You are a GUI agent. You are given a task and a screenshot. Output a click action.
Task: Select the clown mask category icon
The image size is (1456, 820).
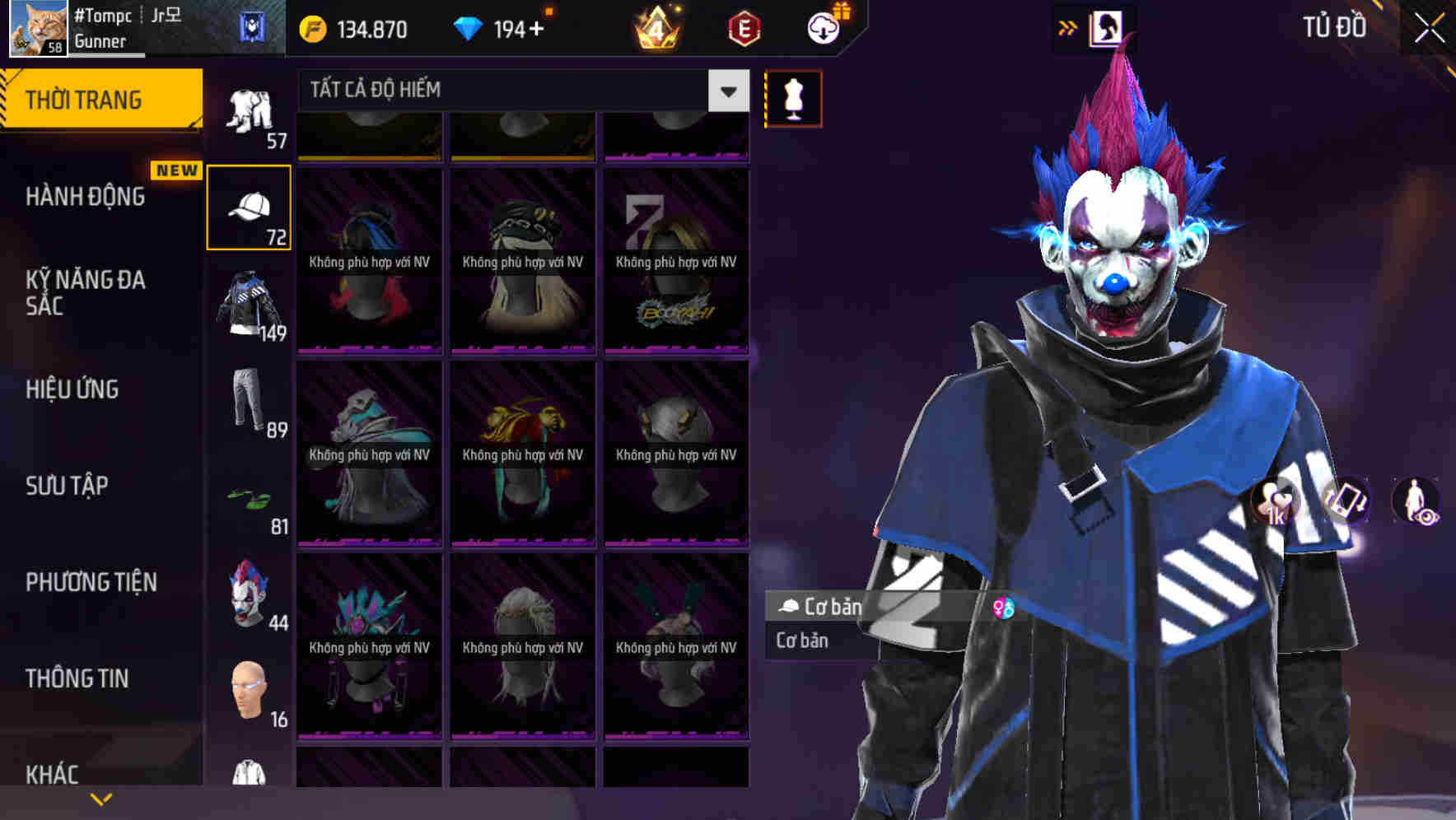250,597
